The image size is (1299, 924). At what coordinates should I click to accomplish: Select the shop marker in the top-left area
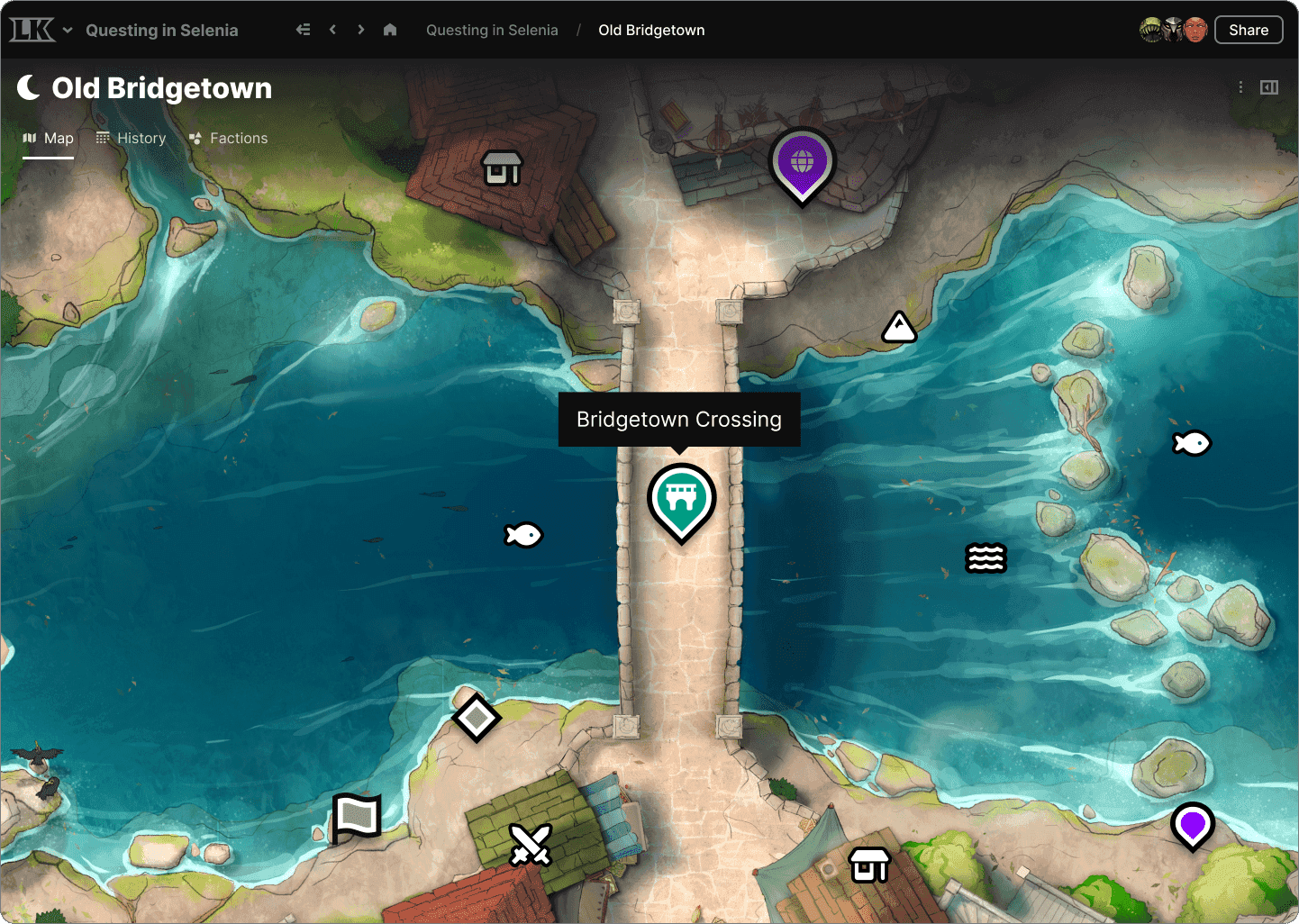[502, 168]
